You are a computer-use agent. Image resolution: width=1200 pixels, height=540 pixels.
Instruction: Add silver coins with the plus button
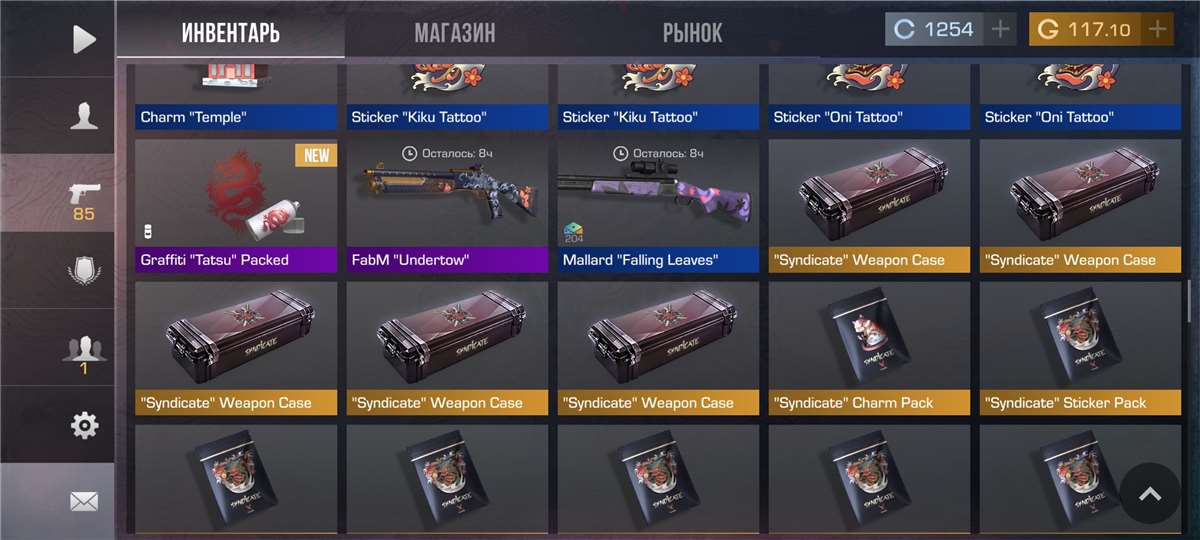coord(1000,29)
